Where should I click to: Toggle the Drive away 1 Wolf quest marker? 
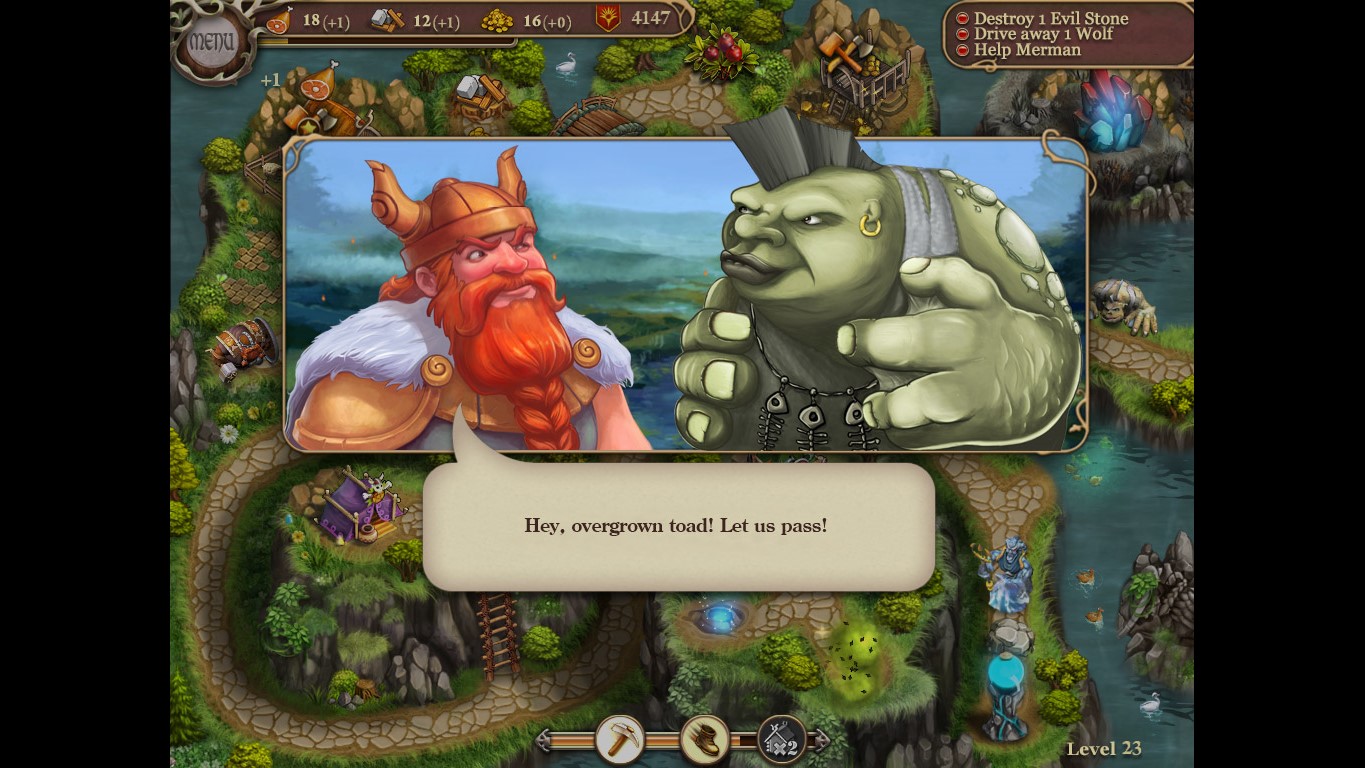(x=963, y=33)
